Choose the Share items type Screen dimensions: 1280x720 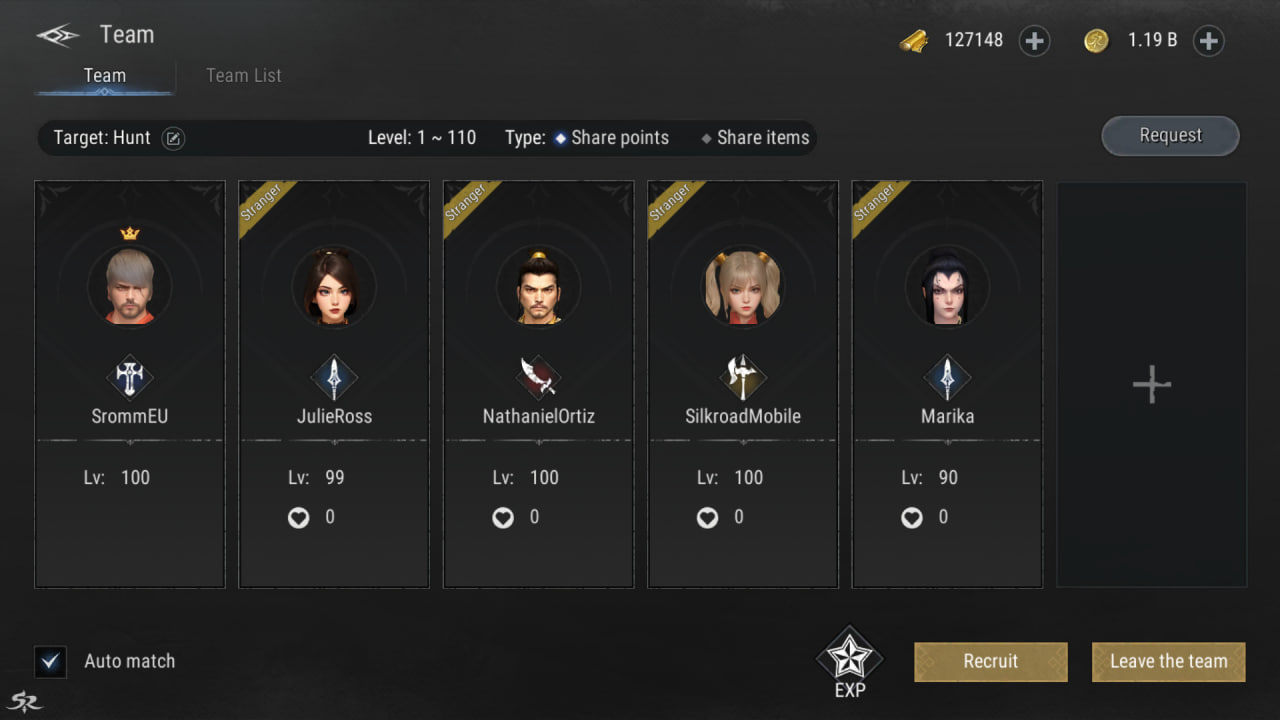point(755,139)
